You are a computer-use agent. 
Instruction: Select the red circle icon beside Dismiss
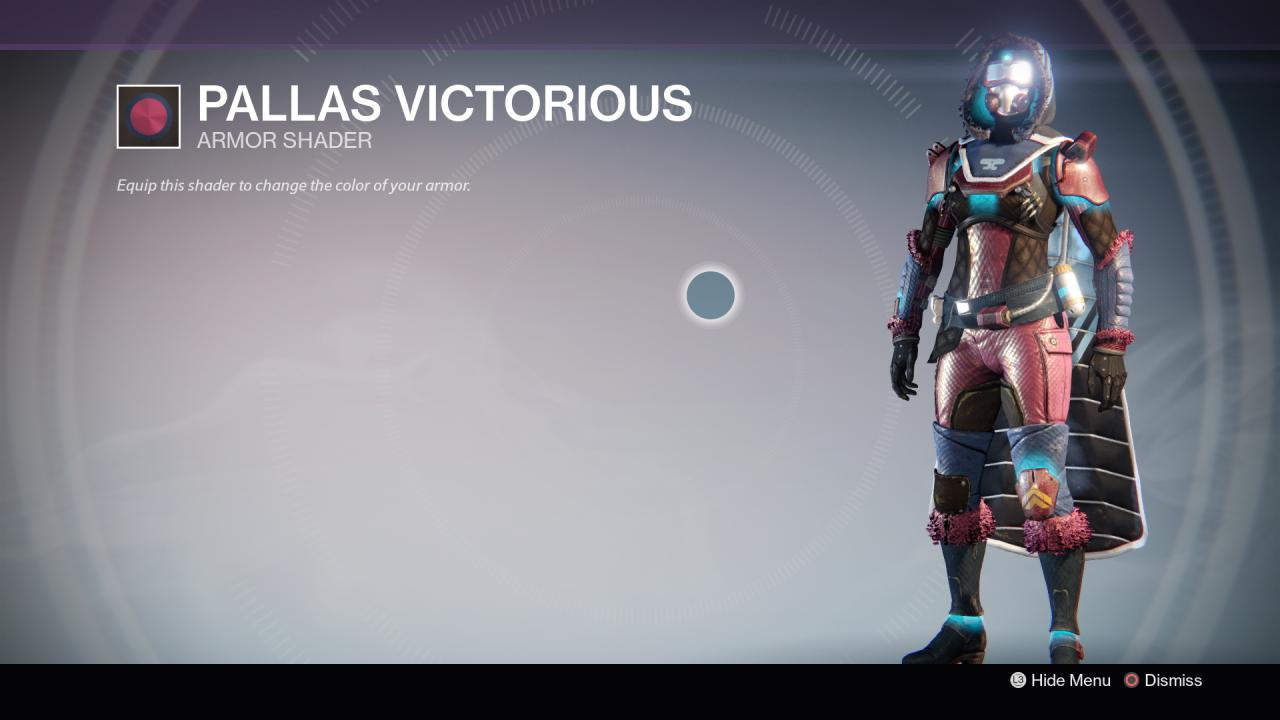1131,681
